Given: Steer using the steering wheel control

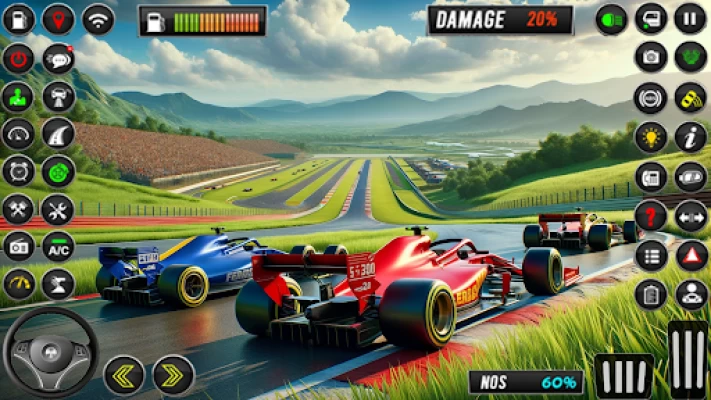Looking at the screenshot, I should [50, 353].
